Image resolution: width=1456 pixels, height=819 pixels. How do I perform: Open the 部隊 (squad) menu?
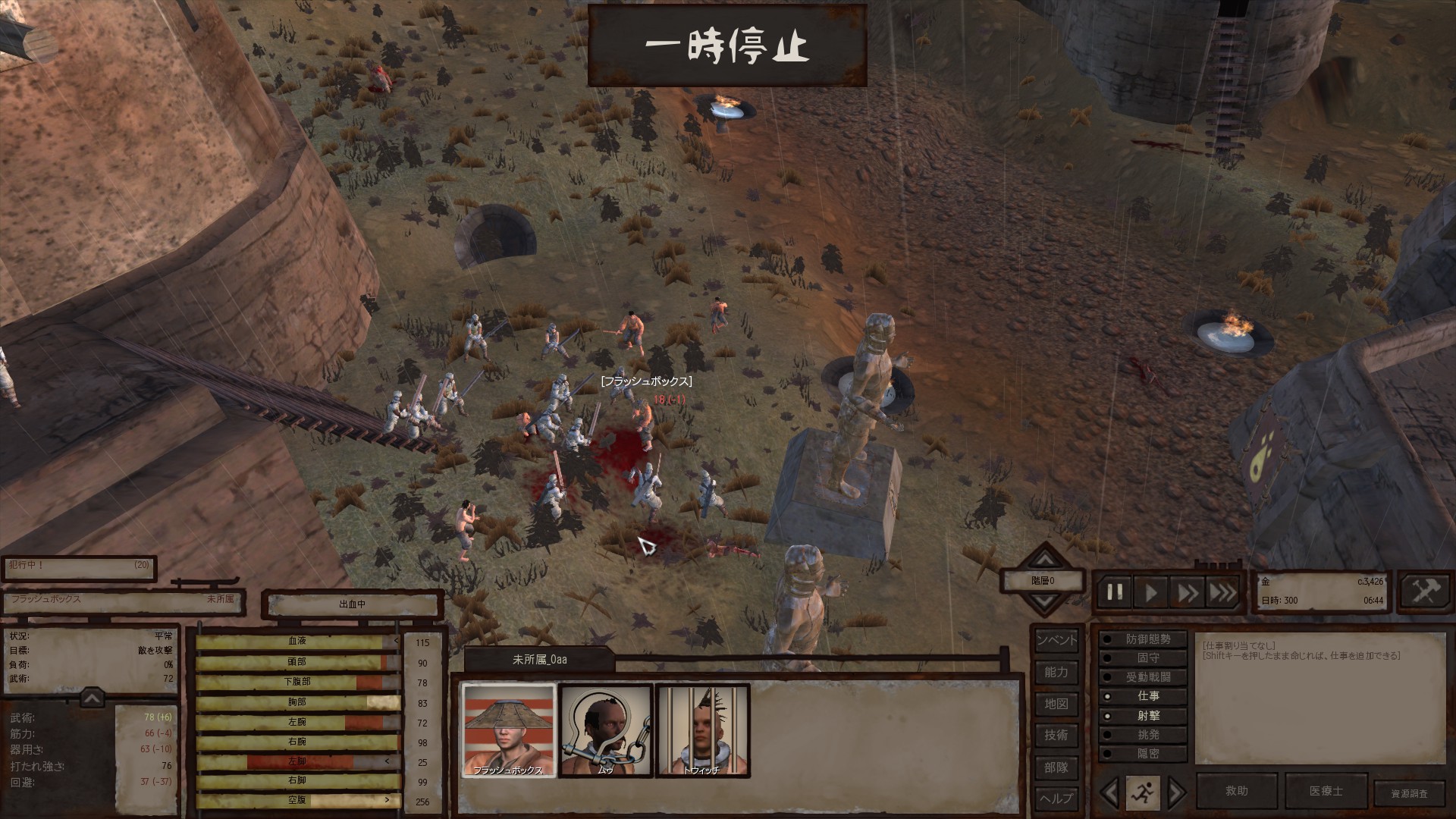tap(1056, 767)
